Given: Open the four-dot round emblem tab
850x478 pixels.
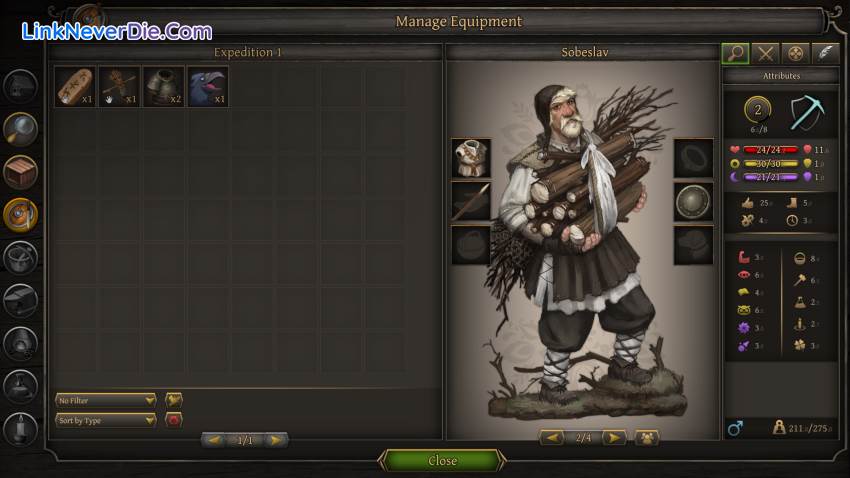Looking at the screenshot, I should [796, 53].
